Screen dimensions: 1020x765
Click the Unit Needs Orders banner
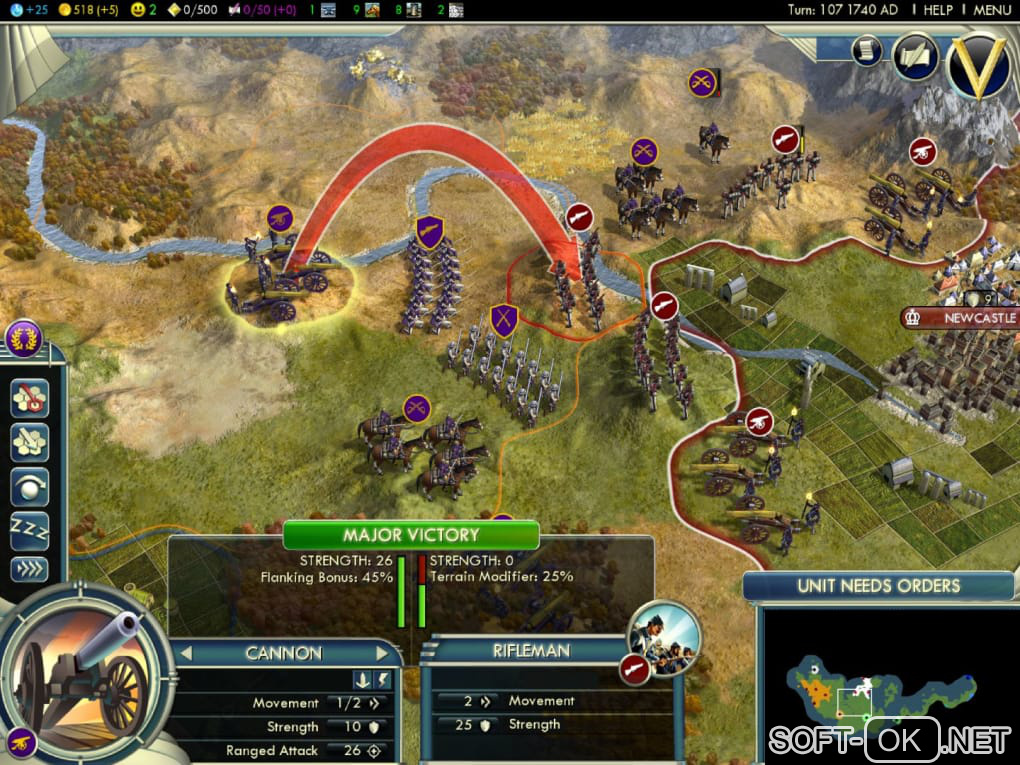pyautogui.click(x=878, y=586)
